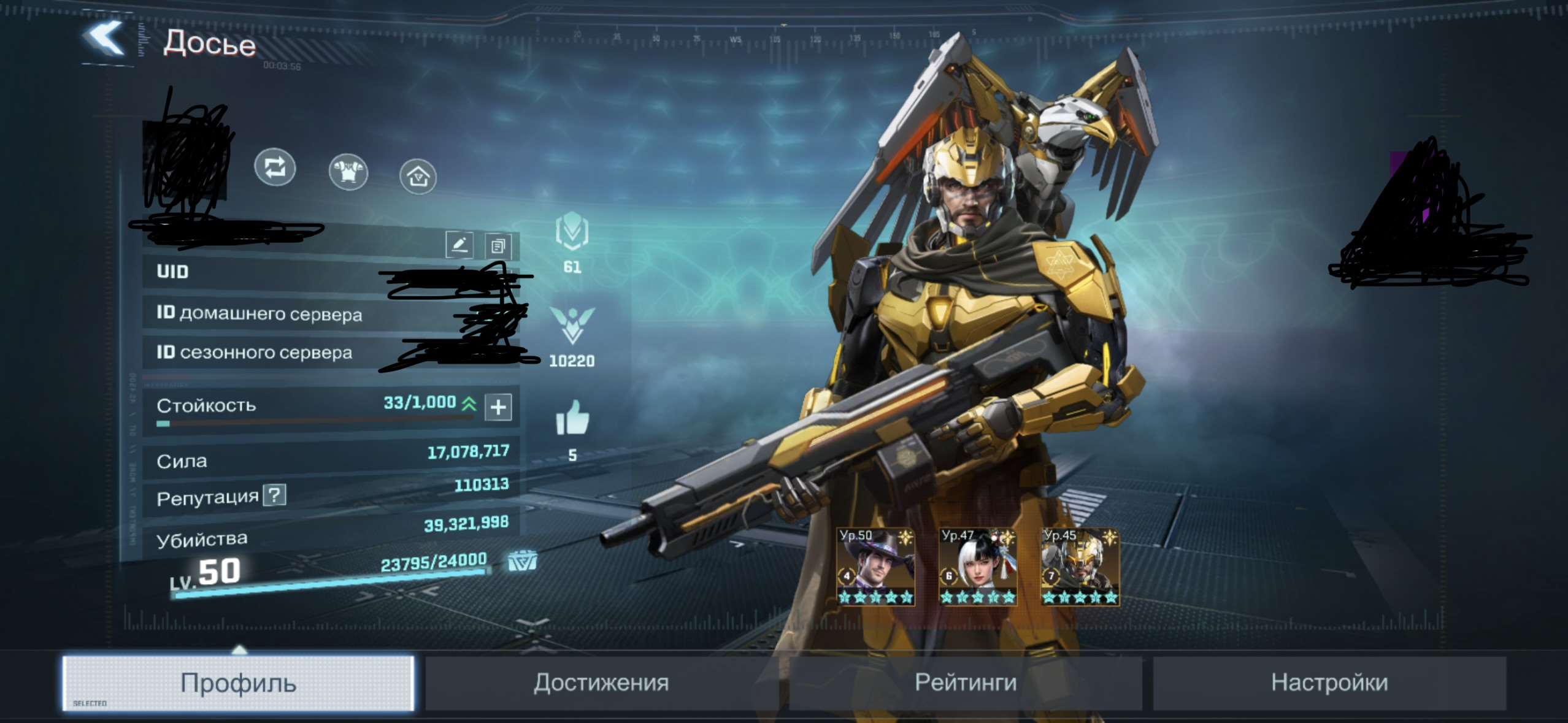
Task: Give a thumbs-up like
Action: [x=572, y=418]
